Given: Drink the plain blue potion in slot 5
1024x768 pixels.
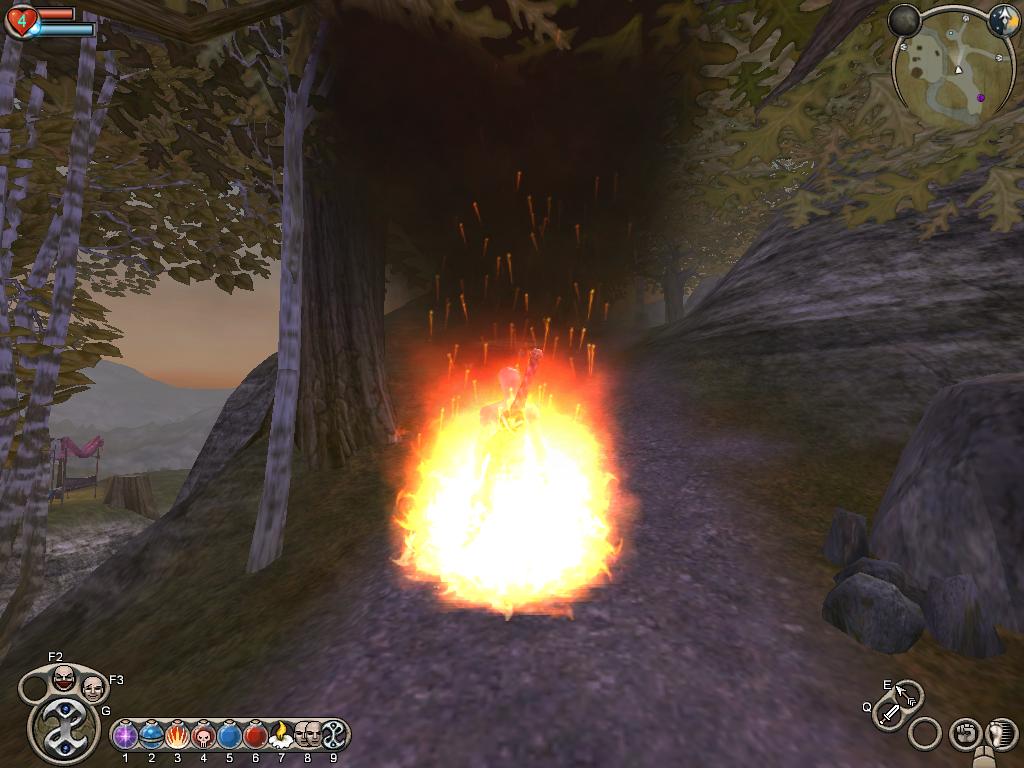Looking at the screenshot, I should 230,736.
